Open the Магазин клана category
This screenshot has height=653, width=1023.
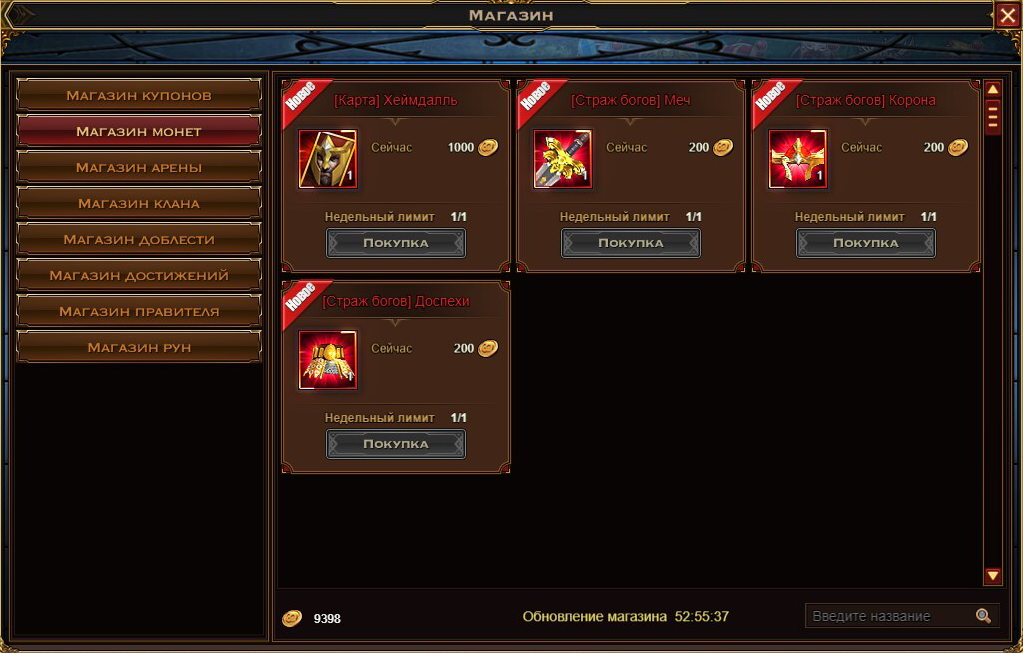point(139,204)
